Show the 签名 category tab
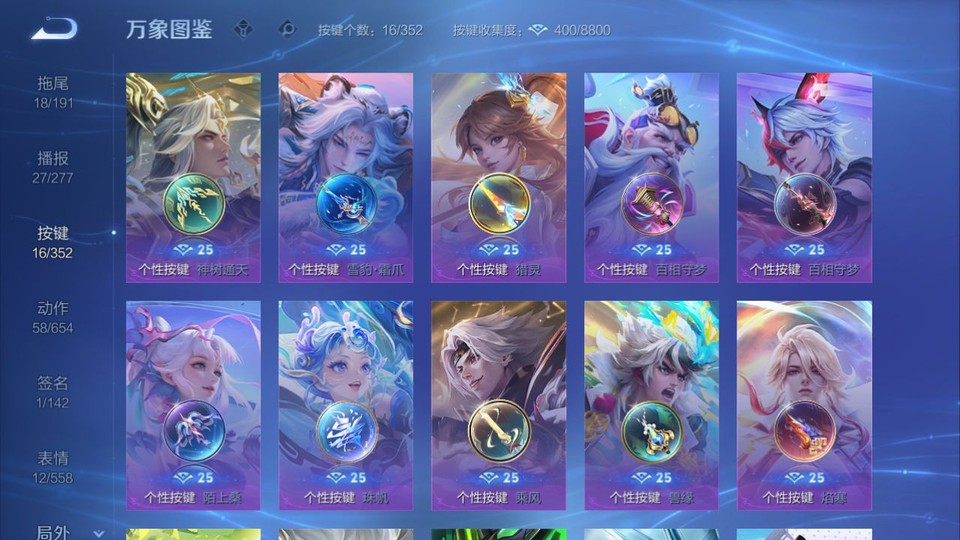The image size is (960, 540). coord(54,392)
